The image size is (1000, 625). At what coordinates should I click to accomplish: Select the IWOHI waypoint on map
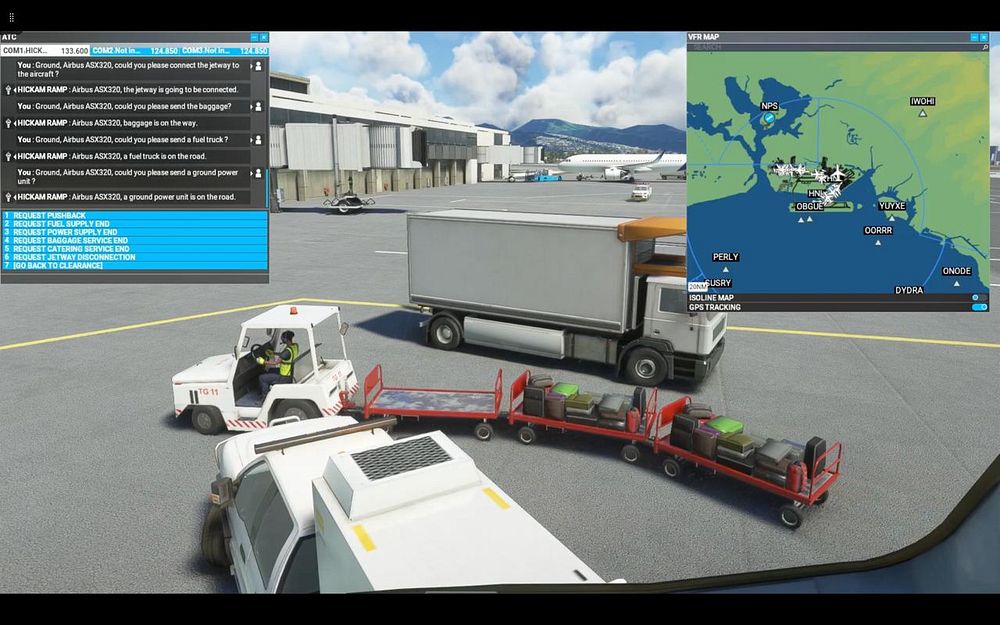(922, 113)
